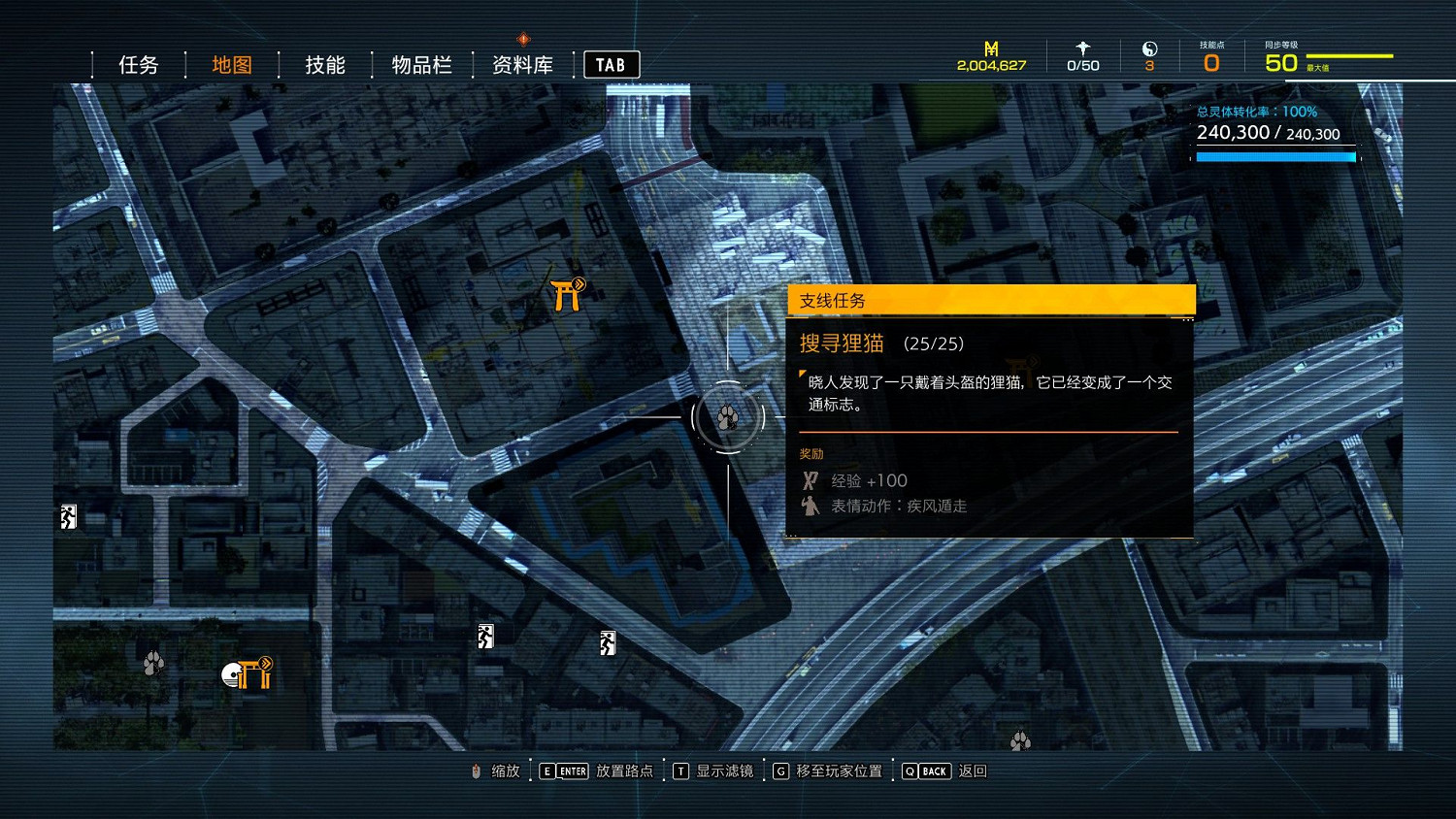Viewport: 1456px width, 819px height.
Task: Click the tanuki paw print in the crosshair circle
Action: [726, 417]
